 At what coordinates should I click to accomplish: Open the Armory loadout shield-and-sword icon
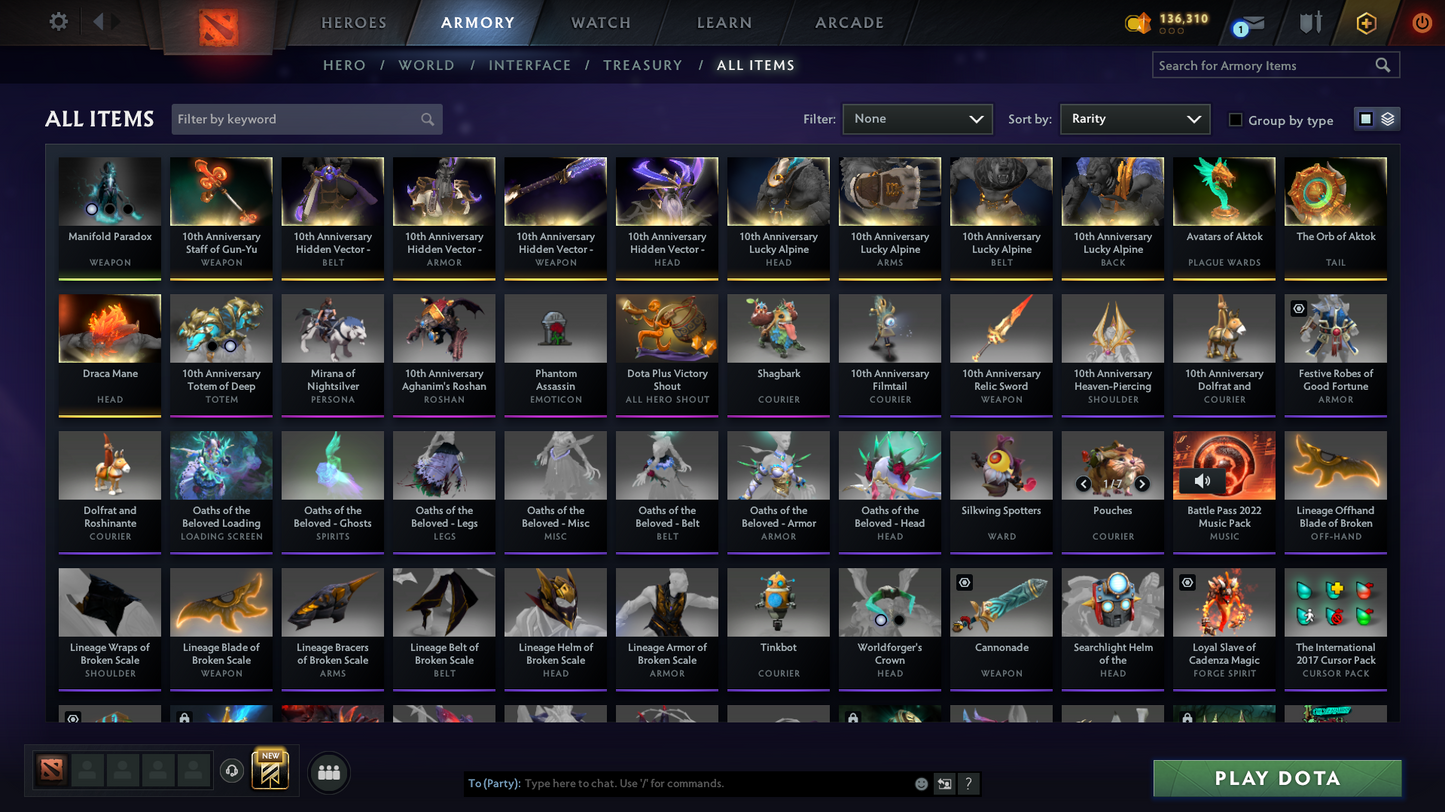point(1311,22)
